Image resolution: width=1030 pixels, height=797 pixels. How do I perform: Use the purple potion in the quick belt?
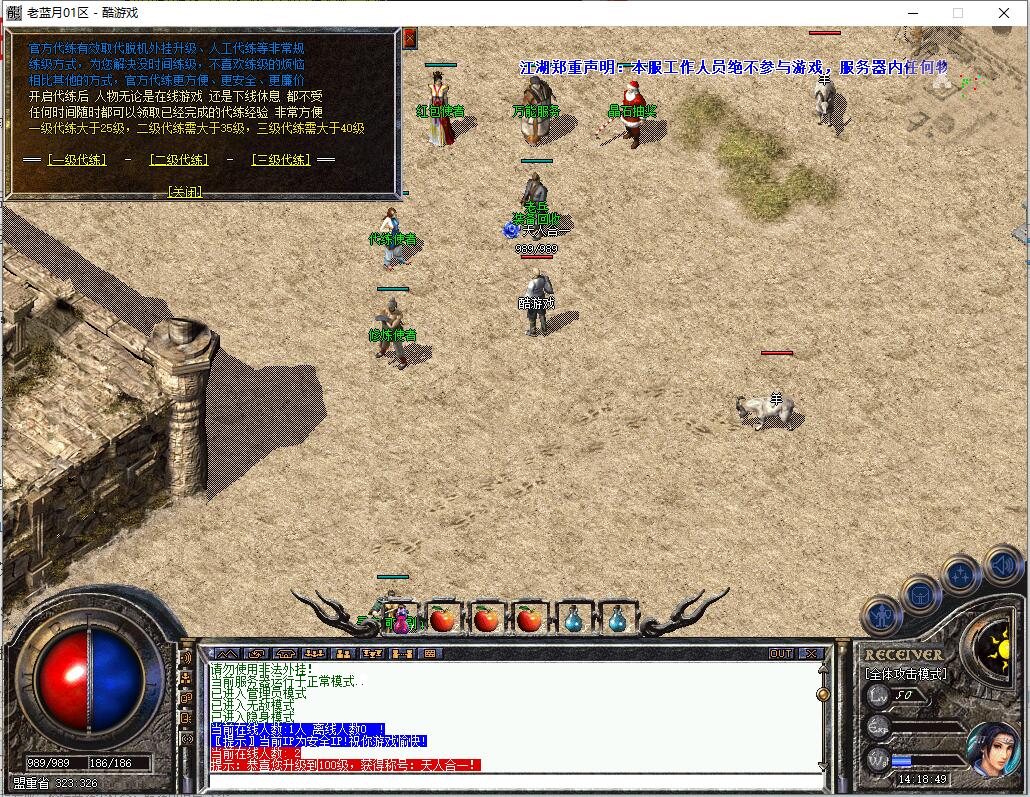click(x=400, y=620)
